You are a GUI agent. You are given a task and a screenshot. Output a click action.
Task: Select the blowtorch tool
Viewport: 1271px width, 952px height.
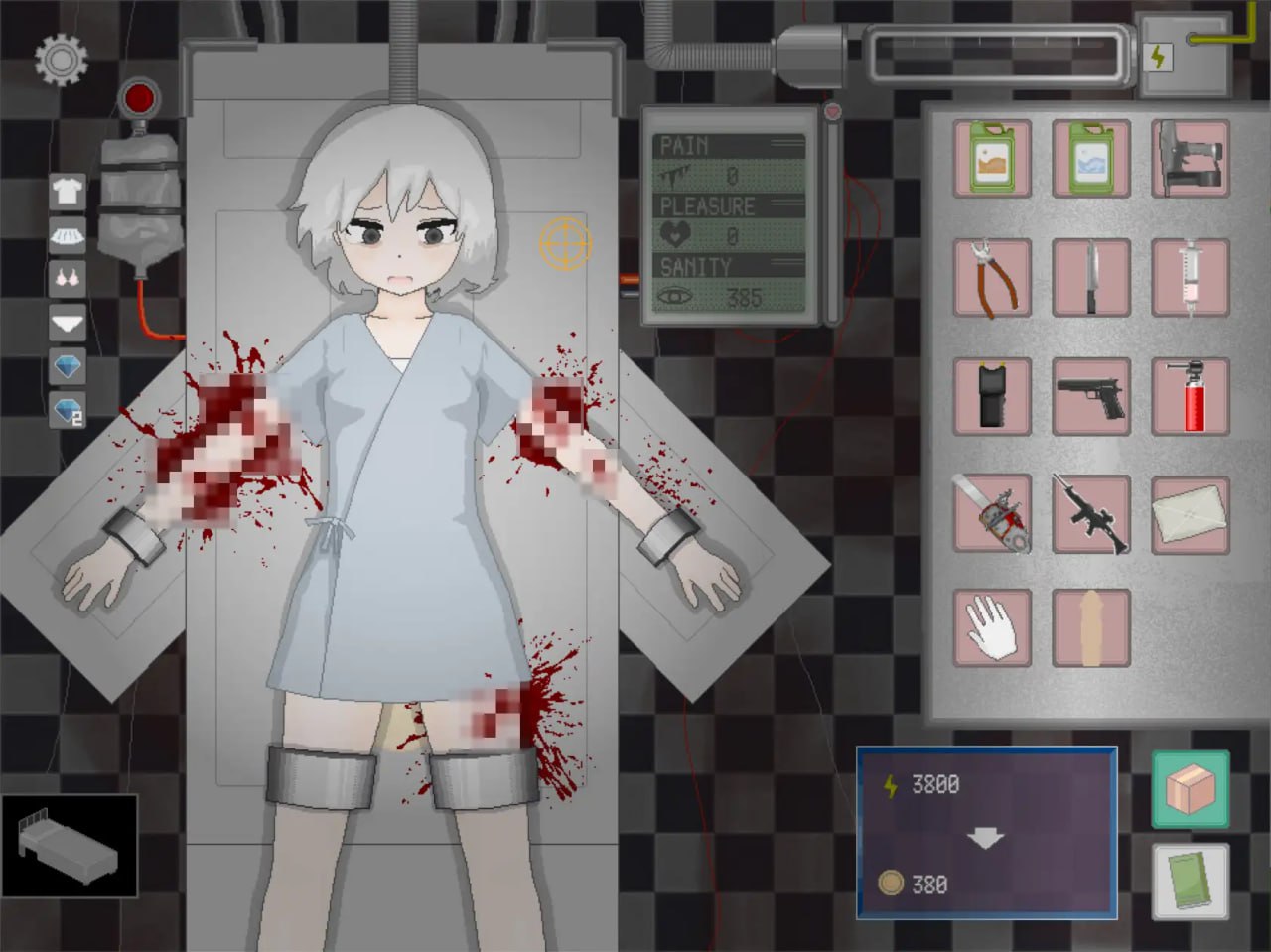point(1190,396)
